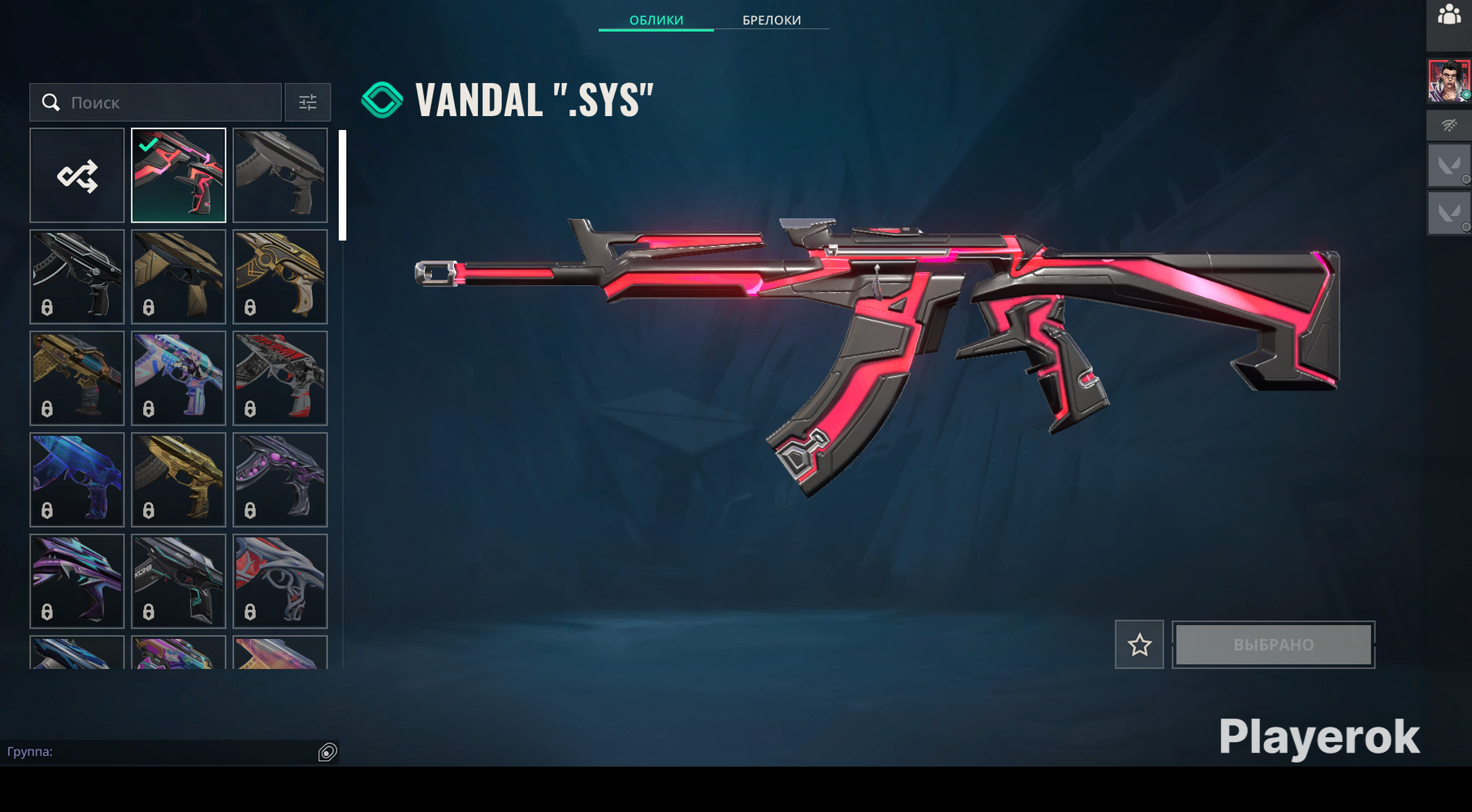The height and width of the screenshot is (812, 1472).
Task: Pick the locked pastel blue-purple Vandal skin
Action: click(x=179, y=378)
